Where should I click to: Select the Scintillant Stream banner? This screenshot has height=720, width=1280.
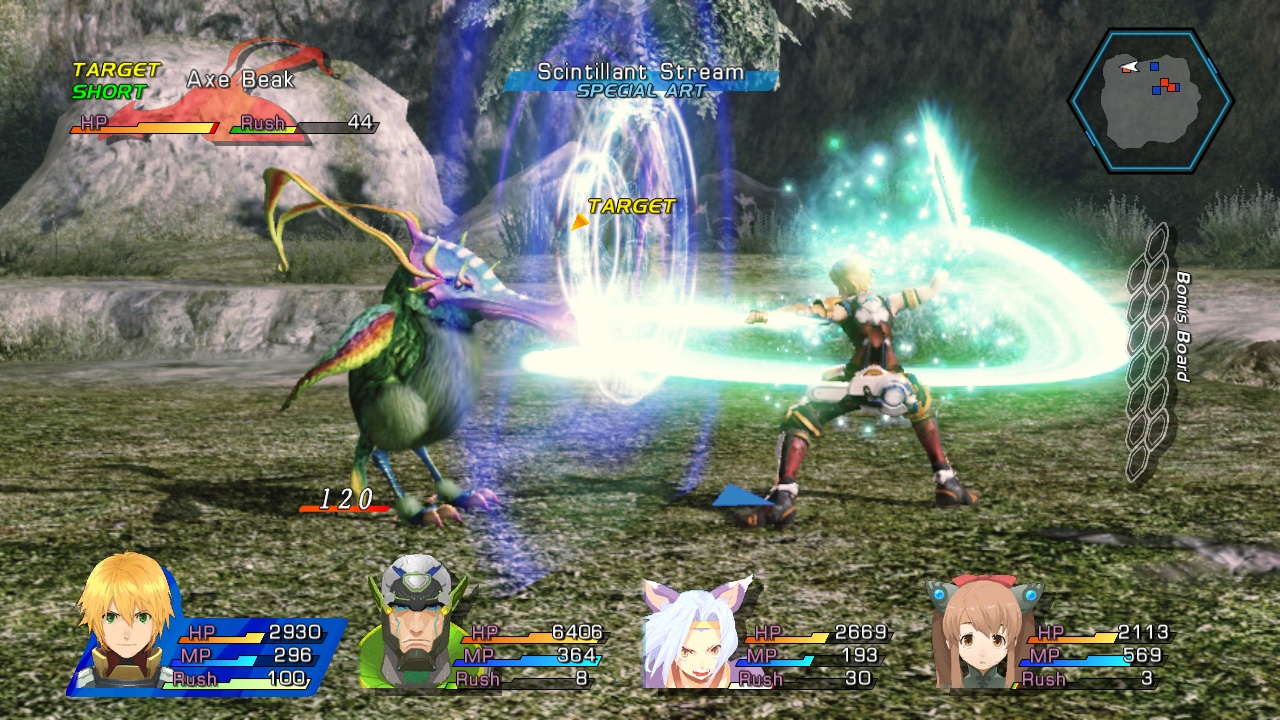coord(639,71)
